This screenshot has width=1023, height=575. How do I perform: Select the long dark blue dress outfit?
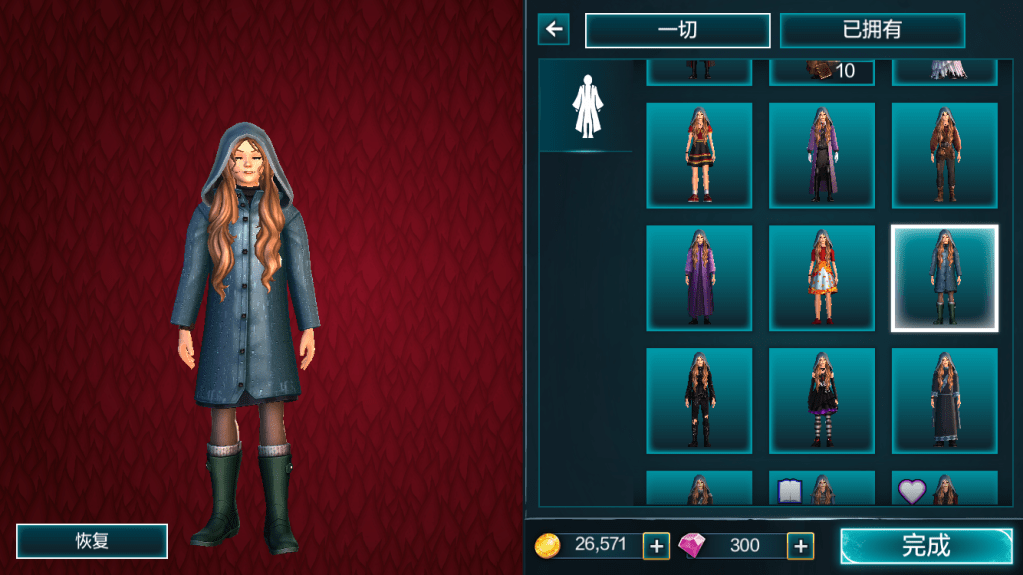click(x=944, y=401)
